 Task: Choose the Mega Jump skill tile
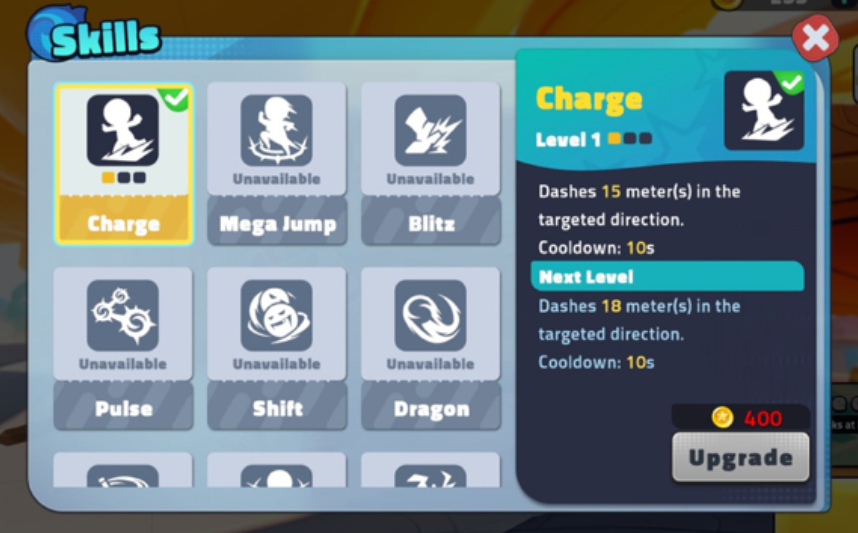(x=277, y=163)
